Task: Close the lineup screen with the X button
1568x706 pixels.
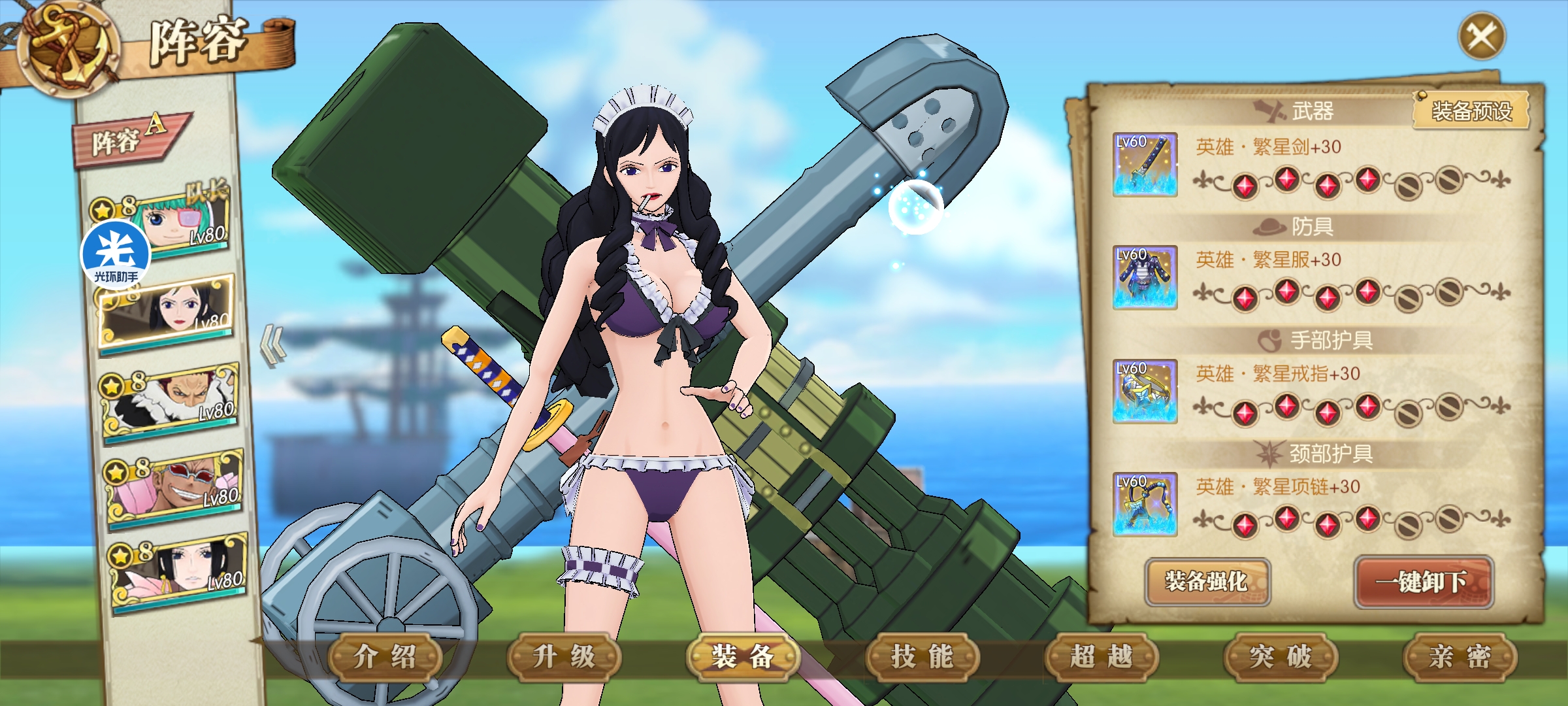Action: (1482, 37)
